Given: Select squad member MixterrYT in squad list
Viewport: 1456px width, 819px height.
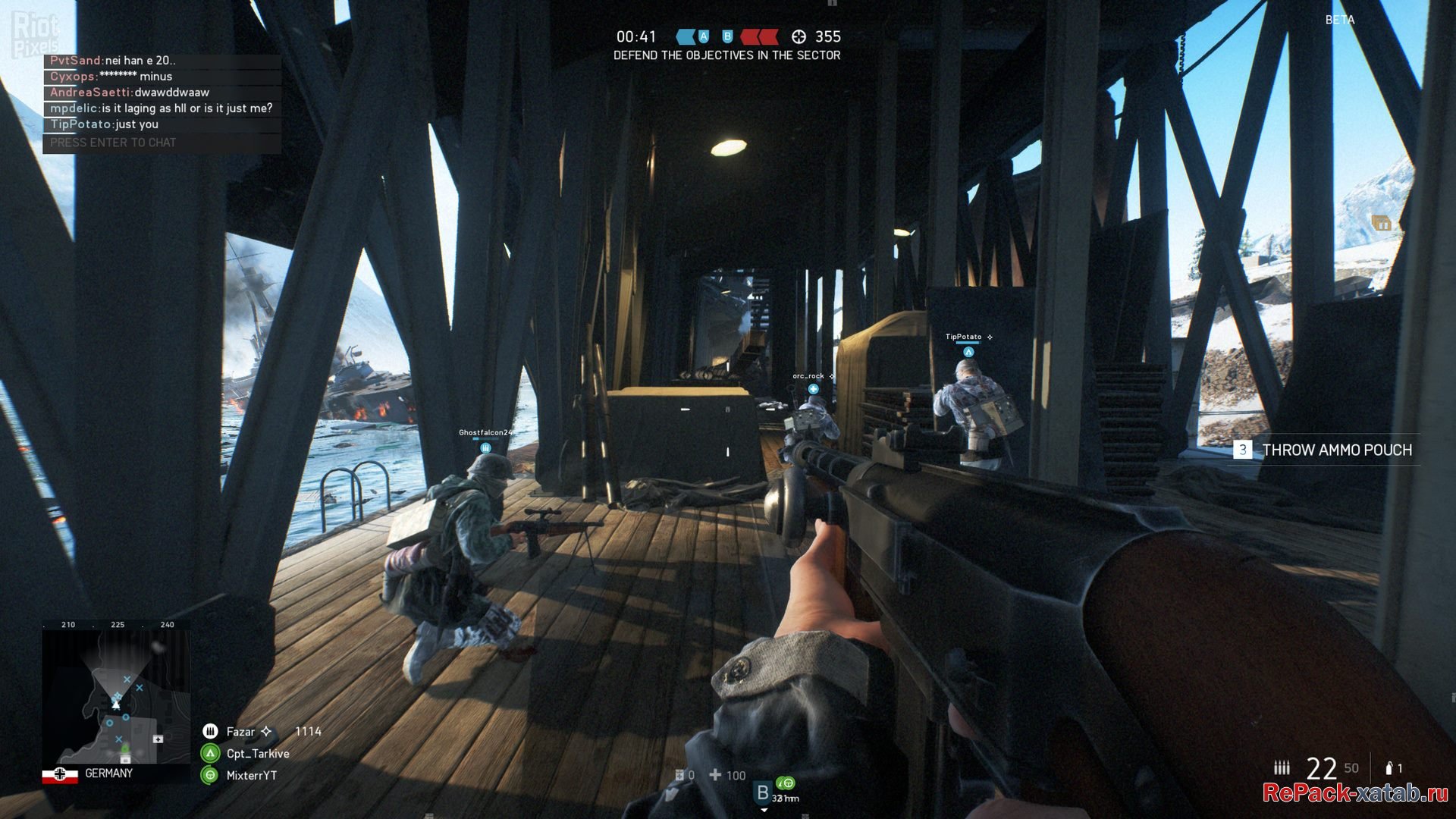Looking at the screenshot, I should (251, 776).
